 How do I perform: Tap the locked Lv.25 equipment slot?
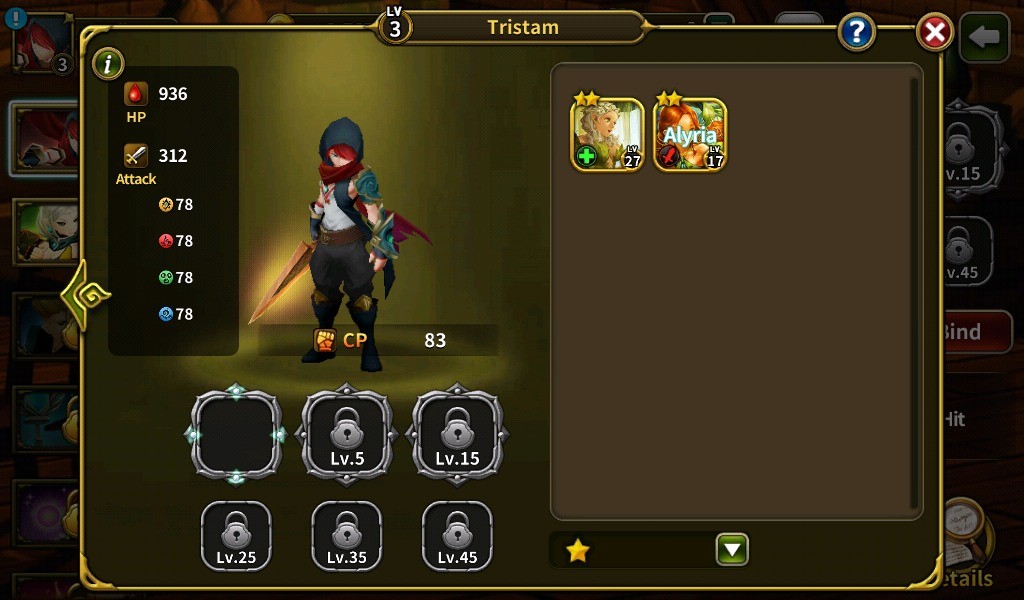(236, 536)
